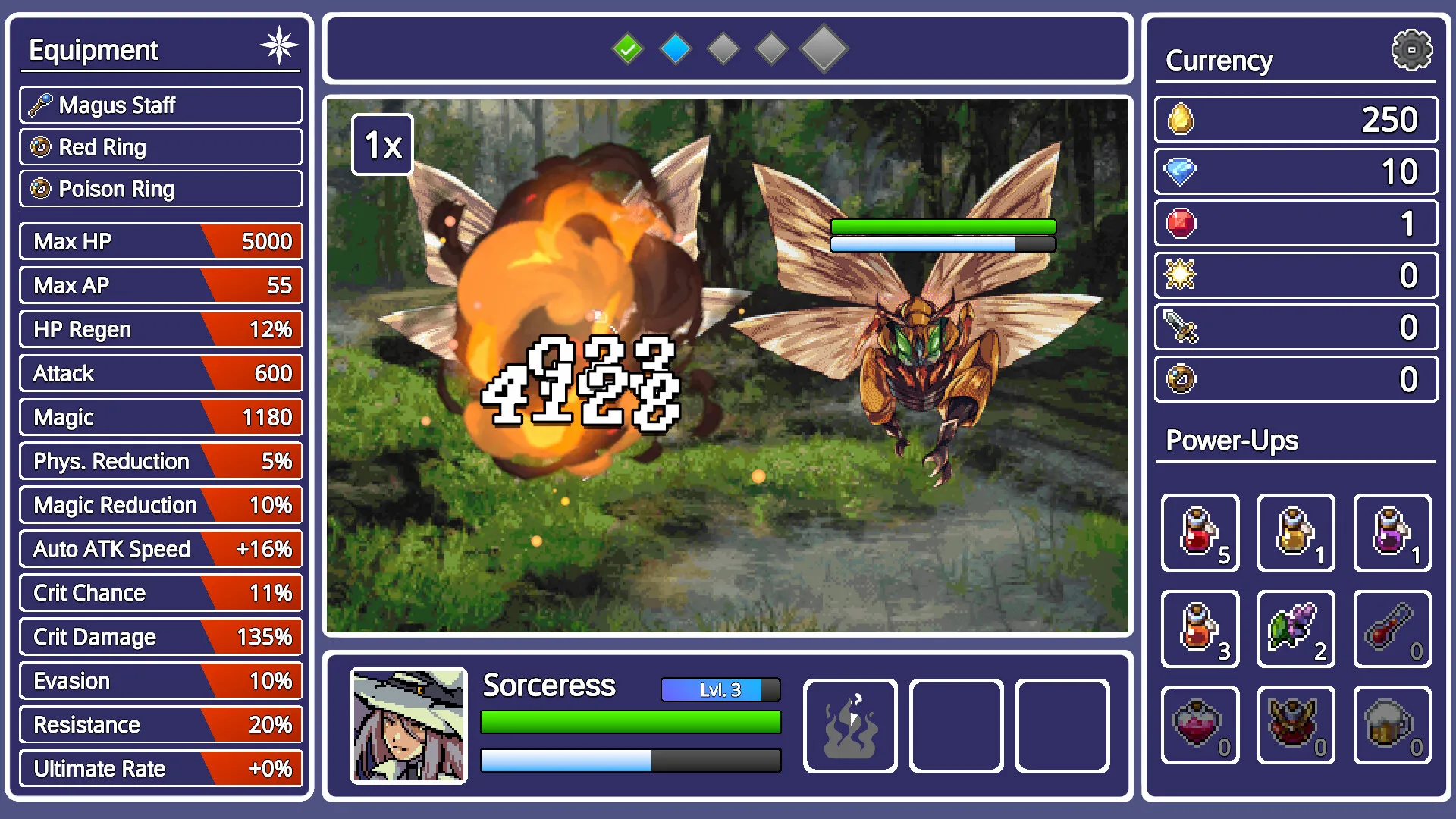Use the purple potion power-up

(x=1392, y=533)
